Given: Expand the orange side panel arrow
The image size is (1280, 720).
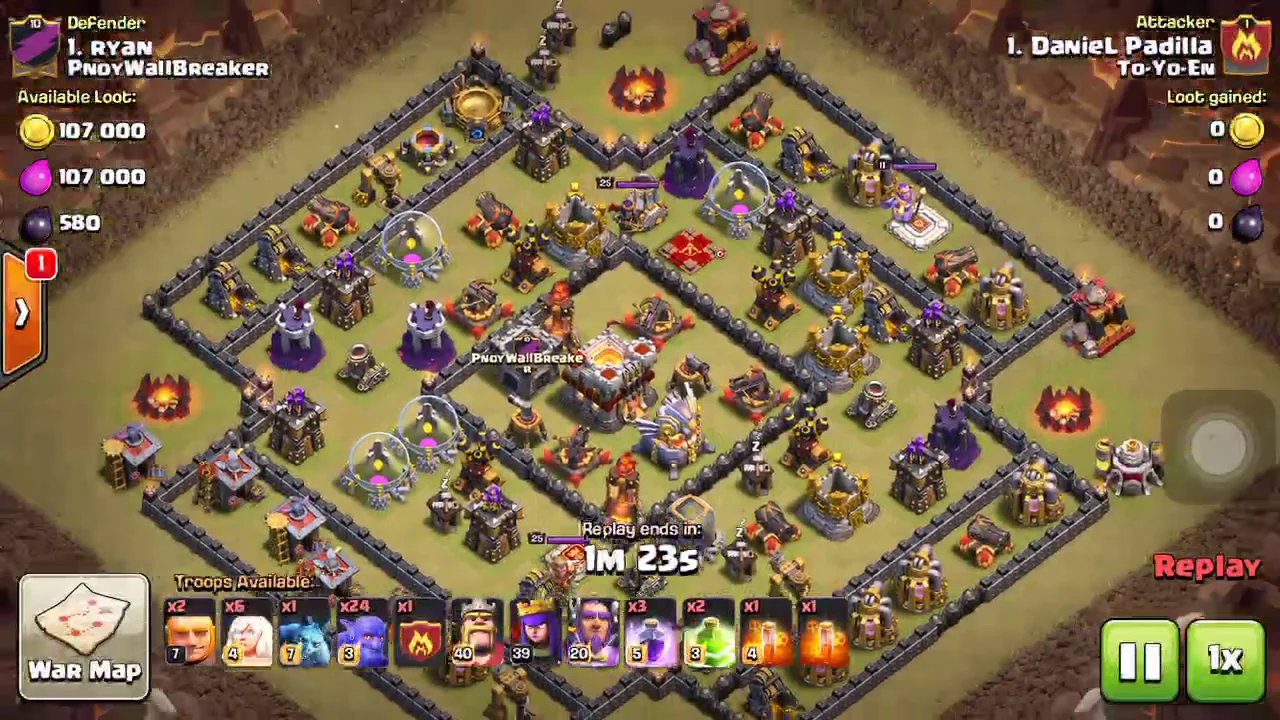Looking at the screenshot, I should 21,314.
